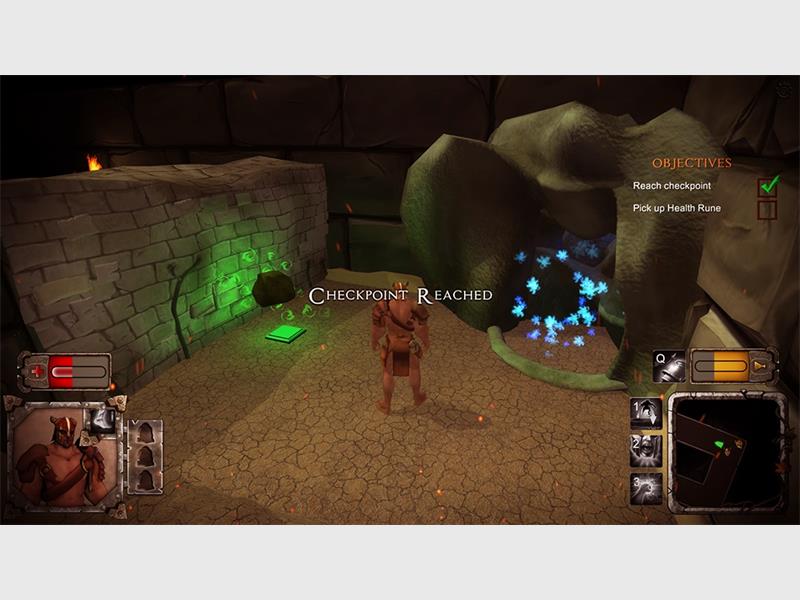
Task: Use ability slot numbered 1
Action: pos(645,413)
